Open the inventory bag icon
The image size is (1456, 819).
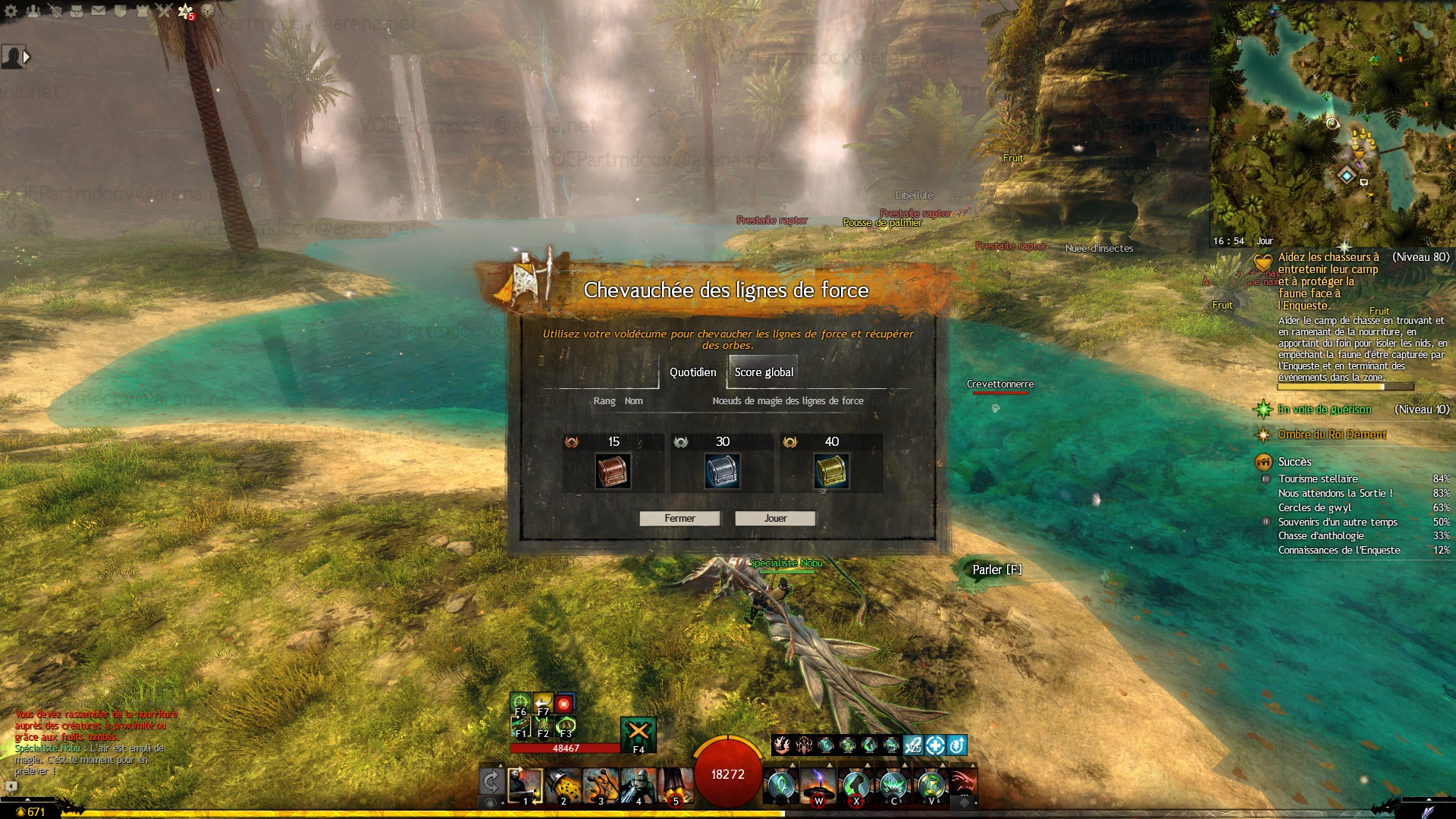[77, 11]
